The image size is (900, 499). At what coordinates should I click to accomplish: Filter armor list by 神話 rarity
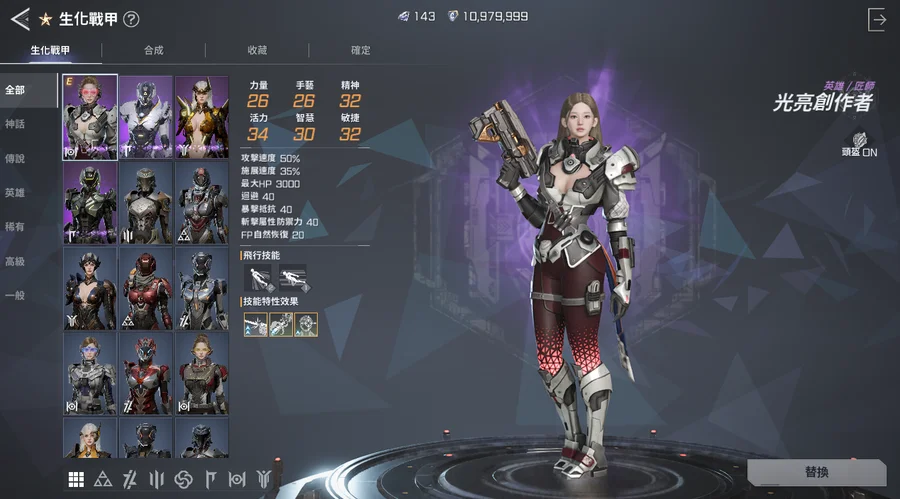[x=15, y=124]
